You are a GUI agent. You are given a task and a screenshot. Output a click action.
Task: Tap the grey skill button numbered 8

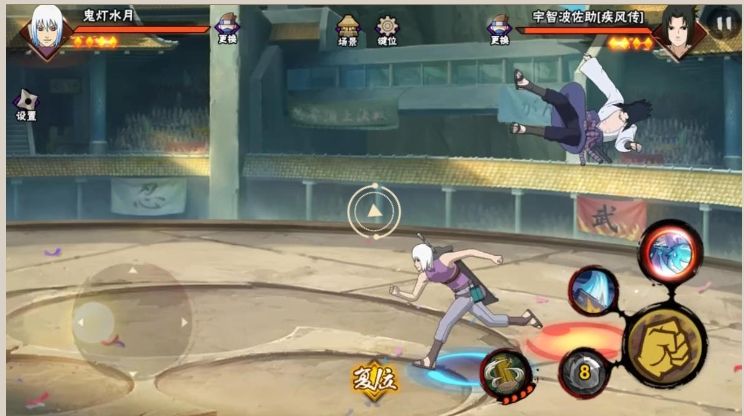coord(583,374)
